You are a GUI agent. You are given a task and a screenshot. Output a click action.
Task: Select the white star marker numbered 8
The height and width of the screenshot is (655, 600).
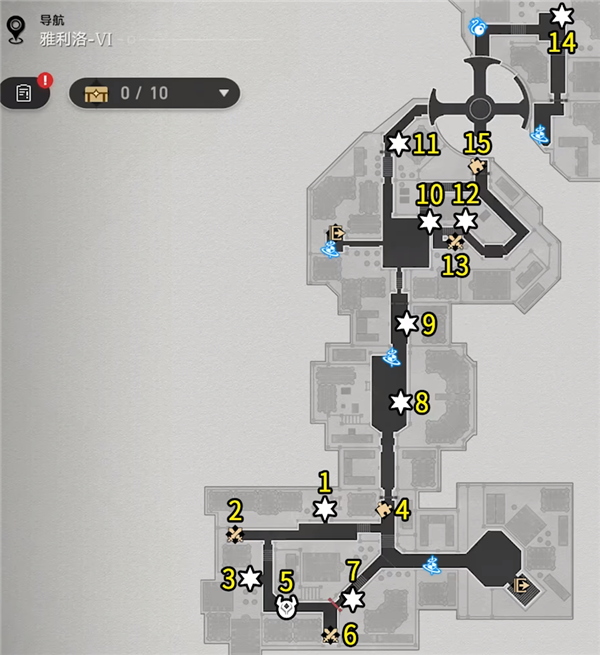tap(401, 402)
